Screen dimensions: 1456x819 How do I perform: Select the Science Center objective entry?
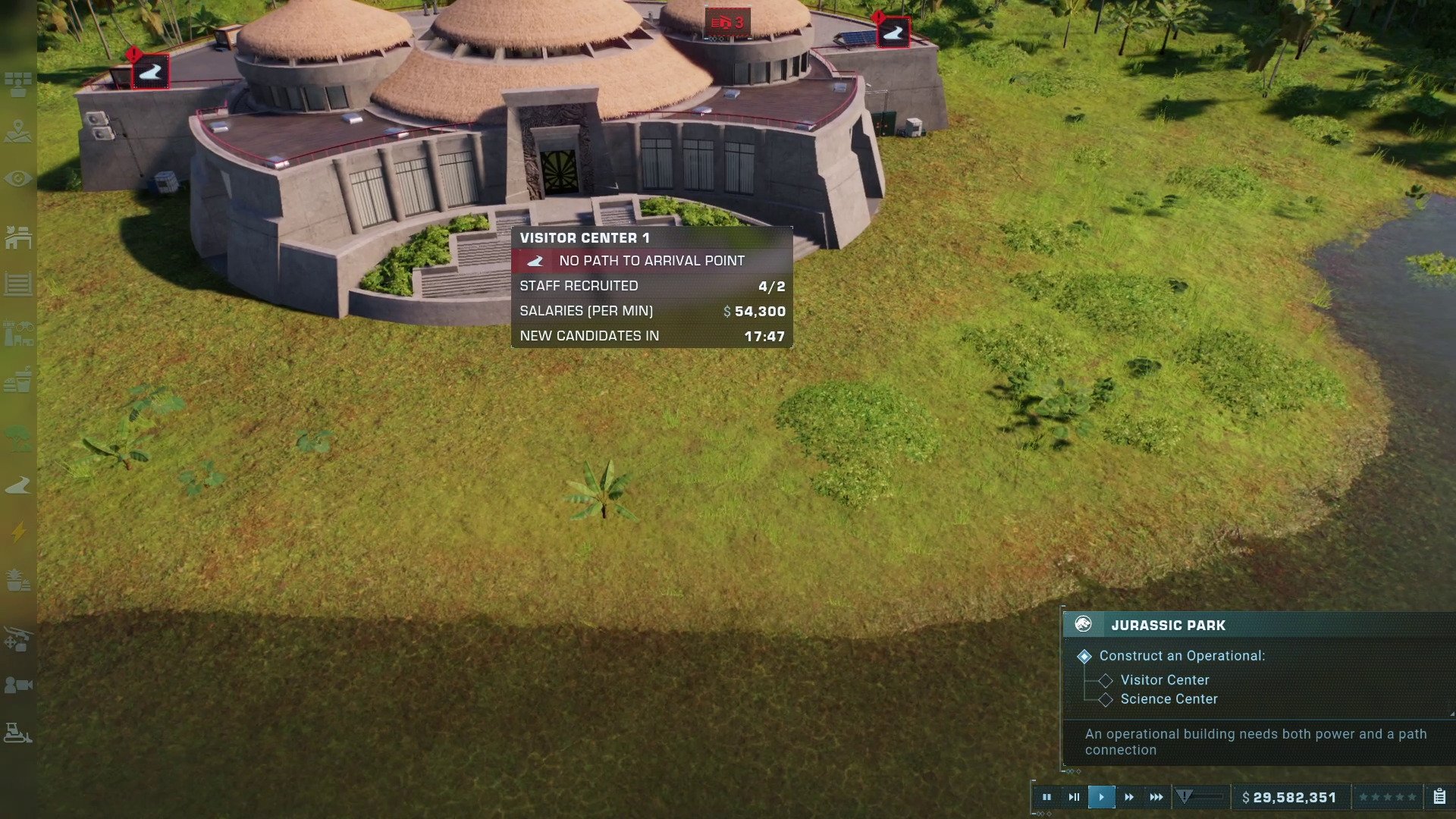point(1169,699)
